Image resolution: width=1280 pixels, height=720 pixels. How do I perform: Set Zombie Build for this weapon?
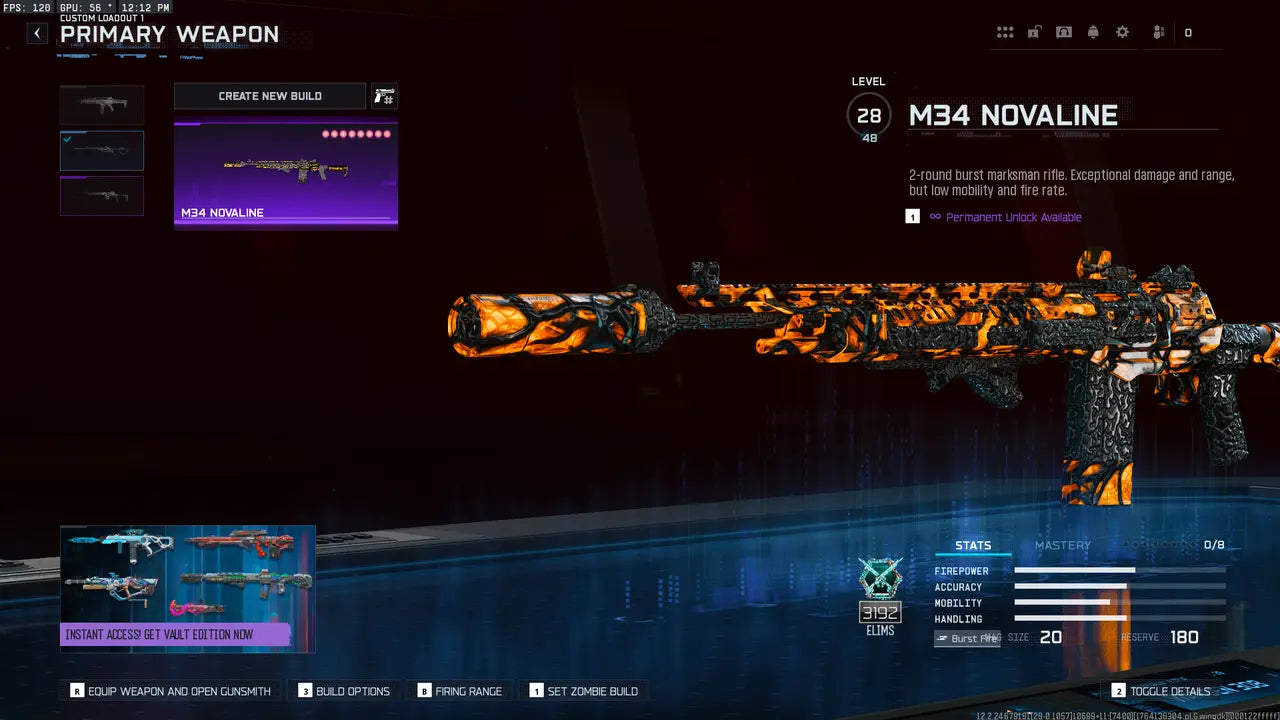[583, 691]
